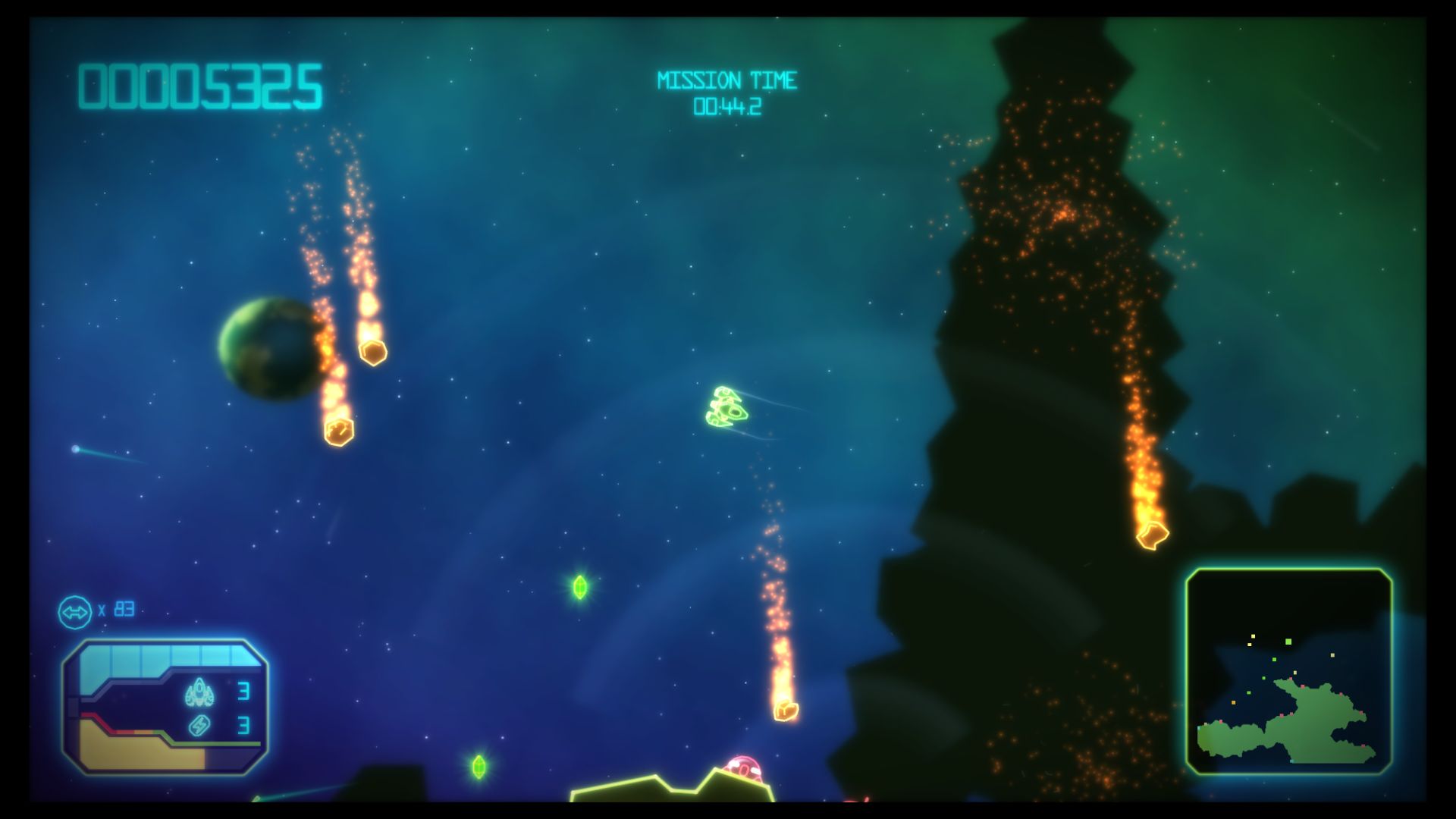The image size is (1456, 819).
Task: Select the MISSION TIME heading
Action: pyautogui.click(x=728, y=78)
